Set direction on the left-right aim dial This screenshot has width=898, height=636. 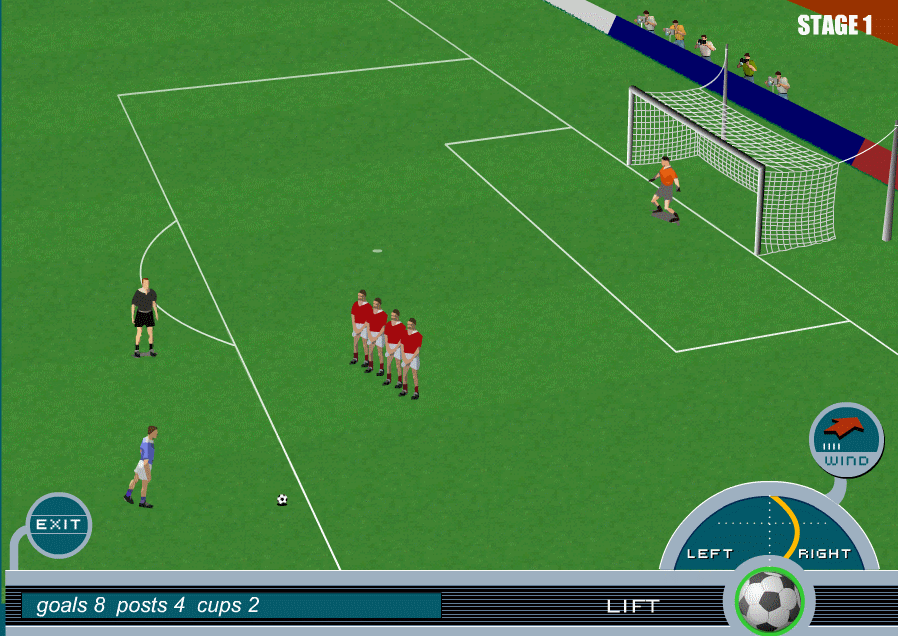click(769, 528)
